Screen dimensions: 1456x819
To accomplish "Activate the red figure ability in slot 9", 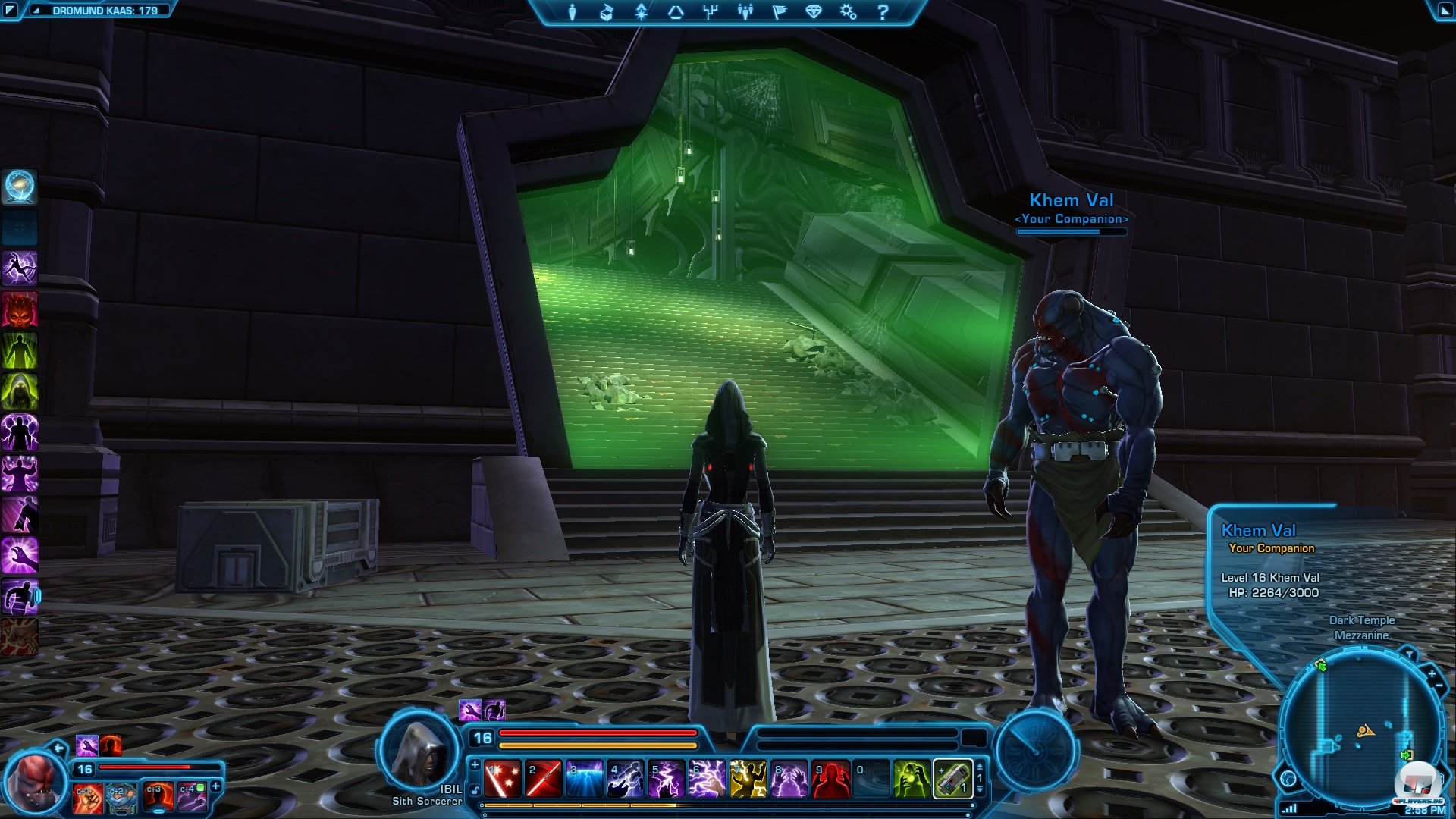I will point(830,780).
